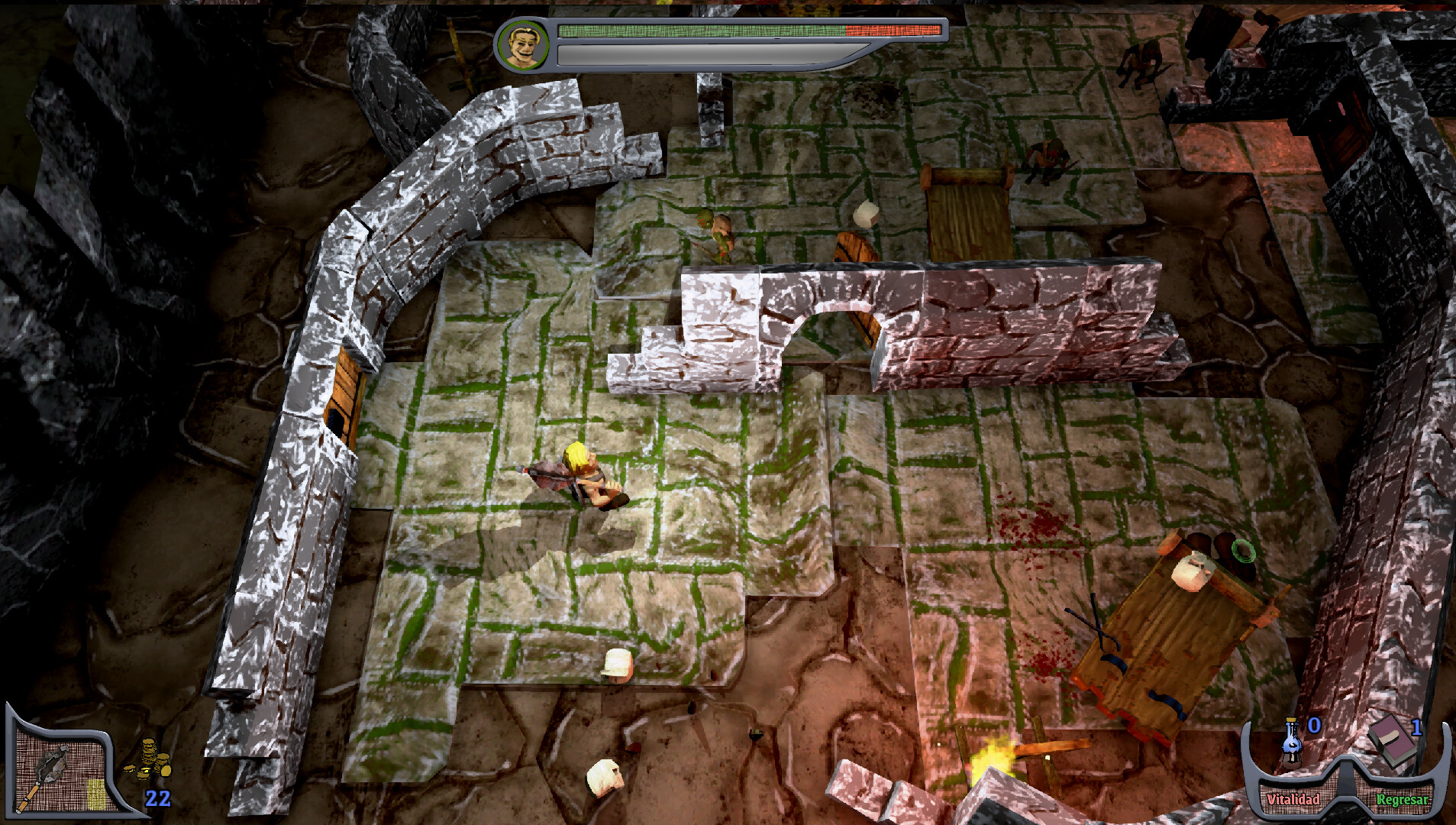The width and height of the screenshot is (1456, 825).
Task: Click the green Regresar label button
Action: pos(1402,799)
